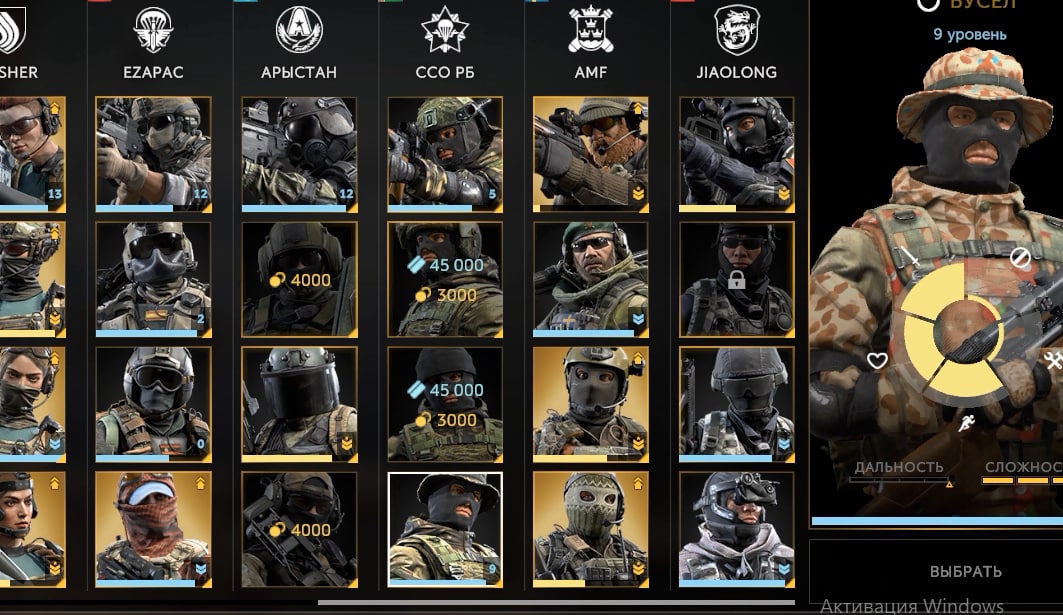This screenshot has height=615, width=1063.
Task: Select the JIAOLONG assault operator
Action: pyautogui.click(x=737, y=153)
